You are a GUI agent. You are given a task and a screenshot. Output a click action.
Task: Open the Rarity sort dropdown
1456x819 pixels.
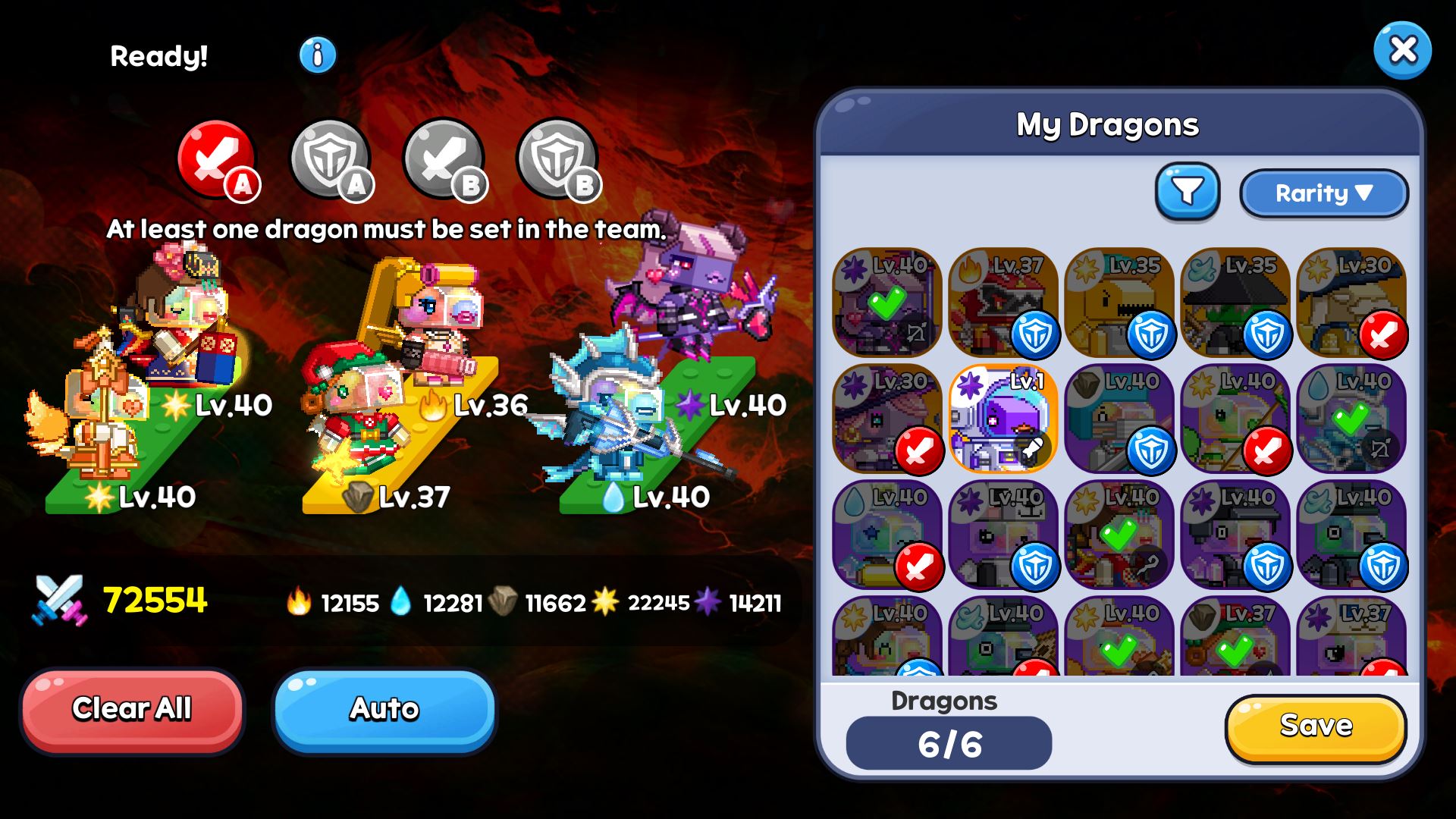click(x=1323, y=193)
